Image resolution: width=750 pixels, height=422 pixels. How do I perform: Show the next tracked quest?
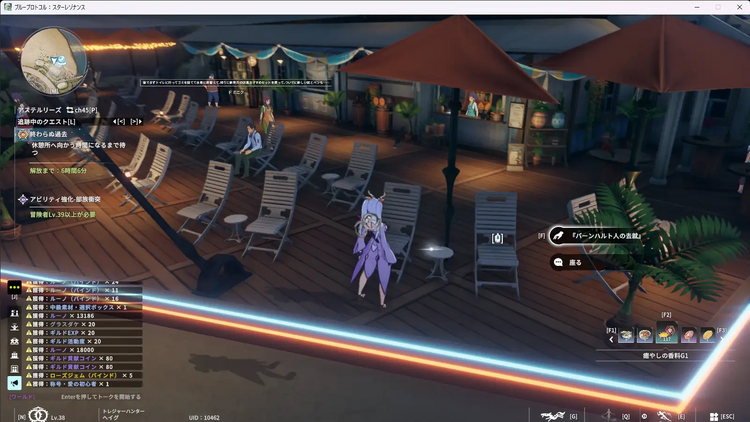[x=135, y=121]
